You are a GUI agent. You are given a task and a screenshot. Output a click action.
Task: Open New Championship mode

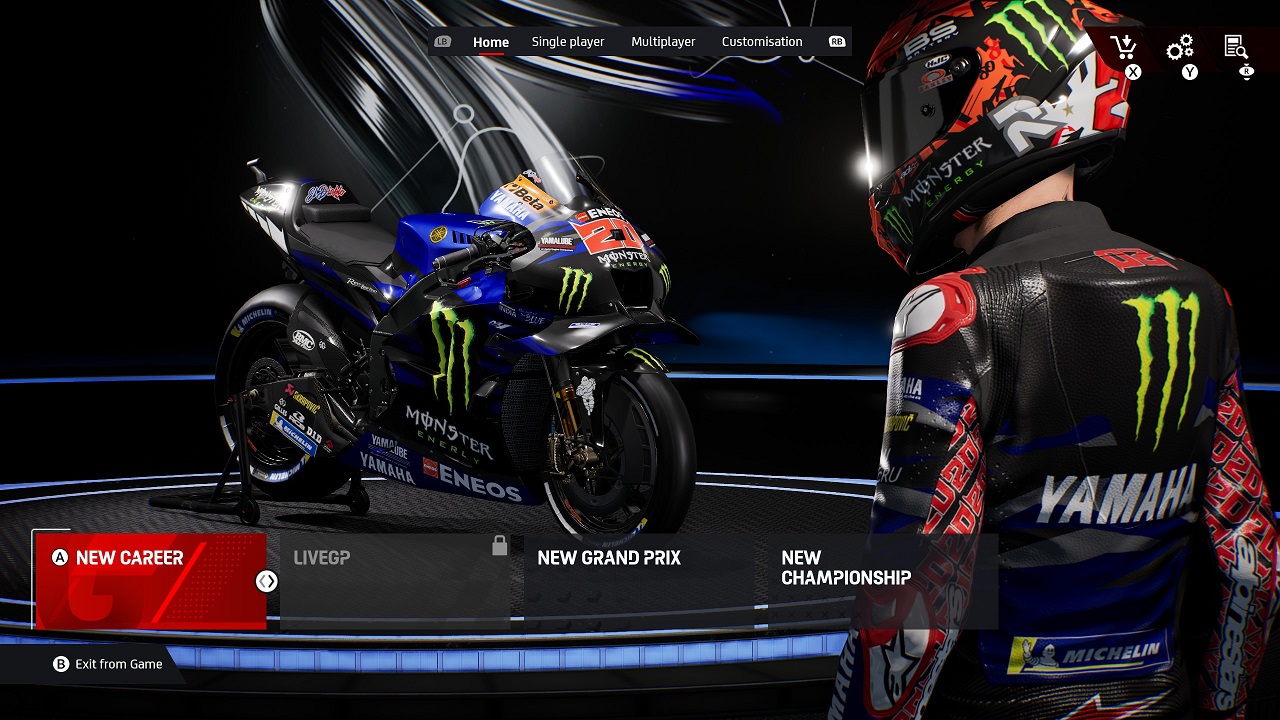pyautogui.click(x=882, y=580)
